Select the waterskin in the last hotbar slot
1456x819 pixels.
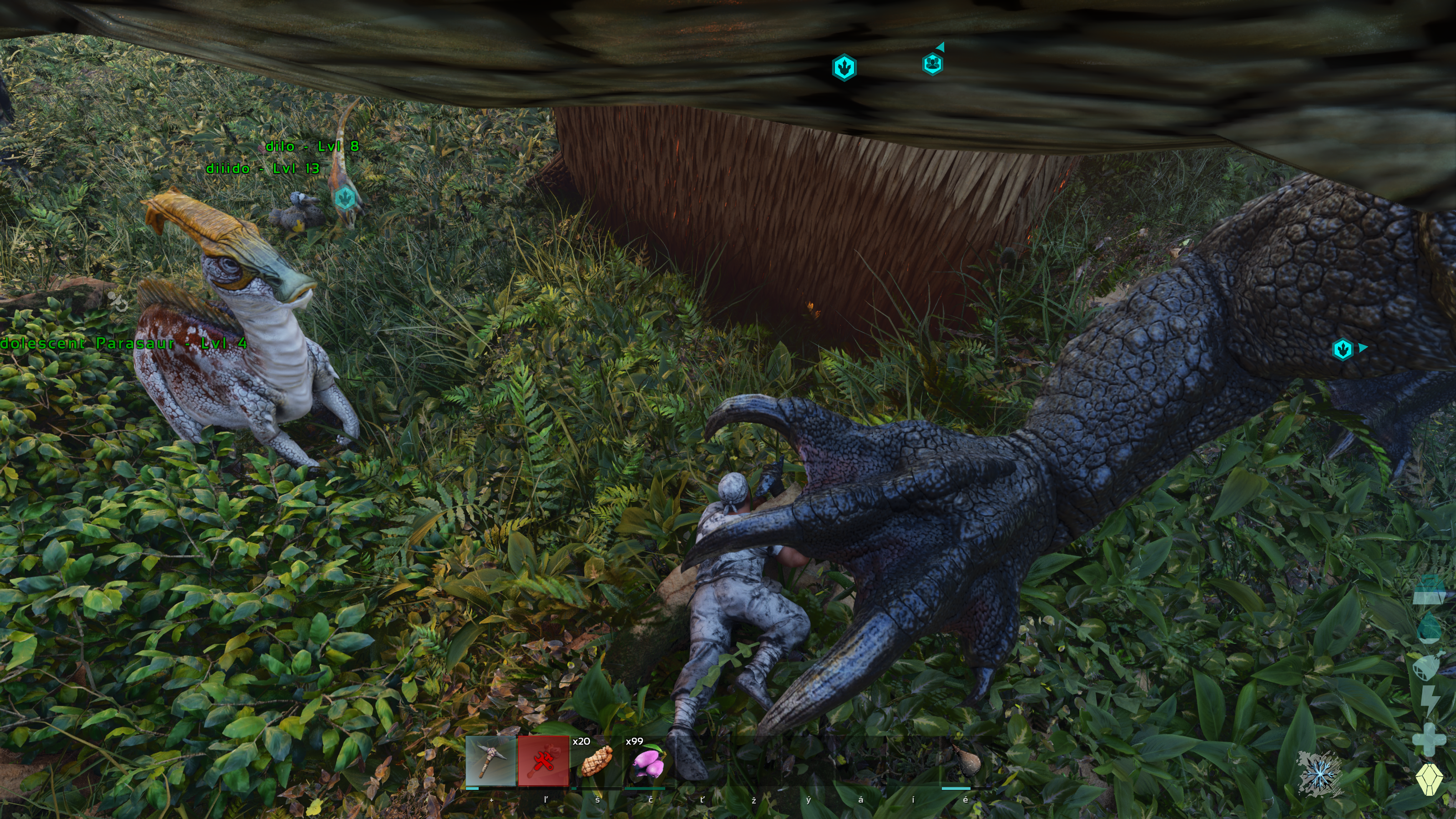point(966,761)
